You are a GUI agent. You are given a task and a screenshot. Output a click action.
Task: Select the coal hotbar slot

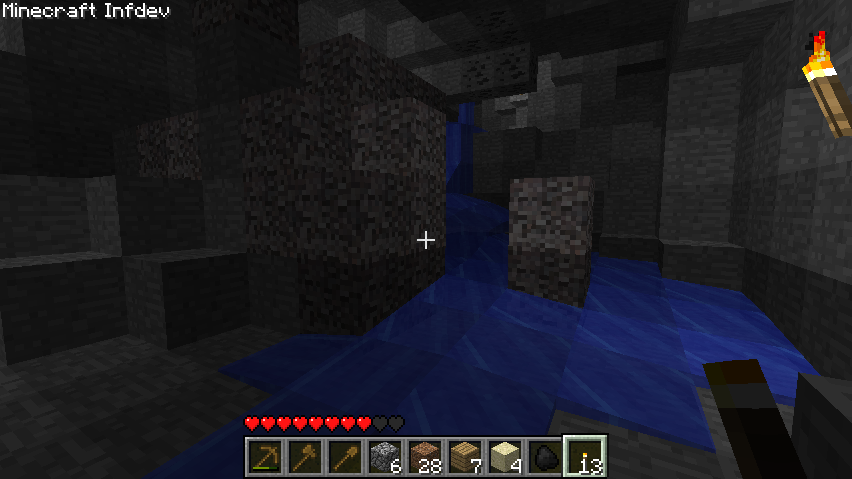(x=544, y=457)
